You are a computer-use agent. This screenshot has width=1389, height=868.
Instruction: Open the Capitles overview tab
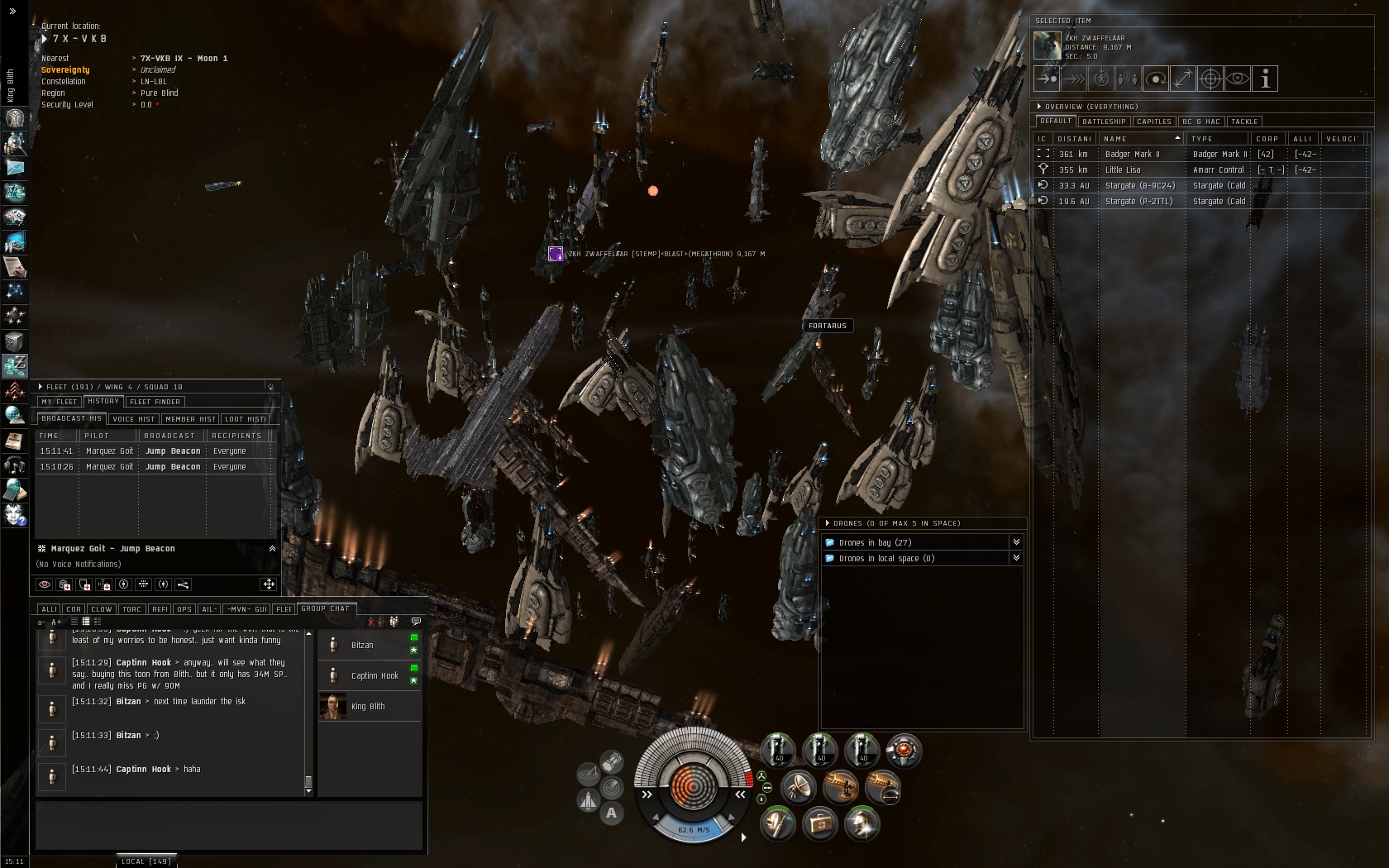pos(1154,122)
